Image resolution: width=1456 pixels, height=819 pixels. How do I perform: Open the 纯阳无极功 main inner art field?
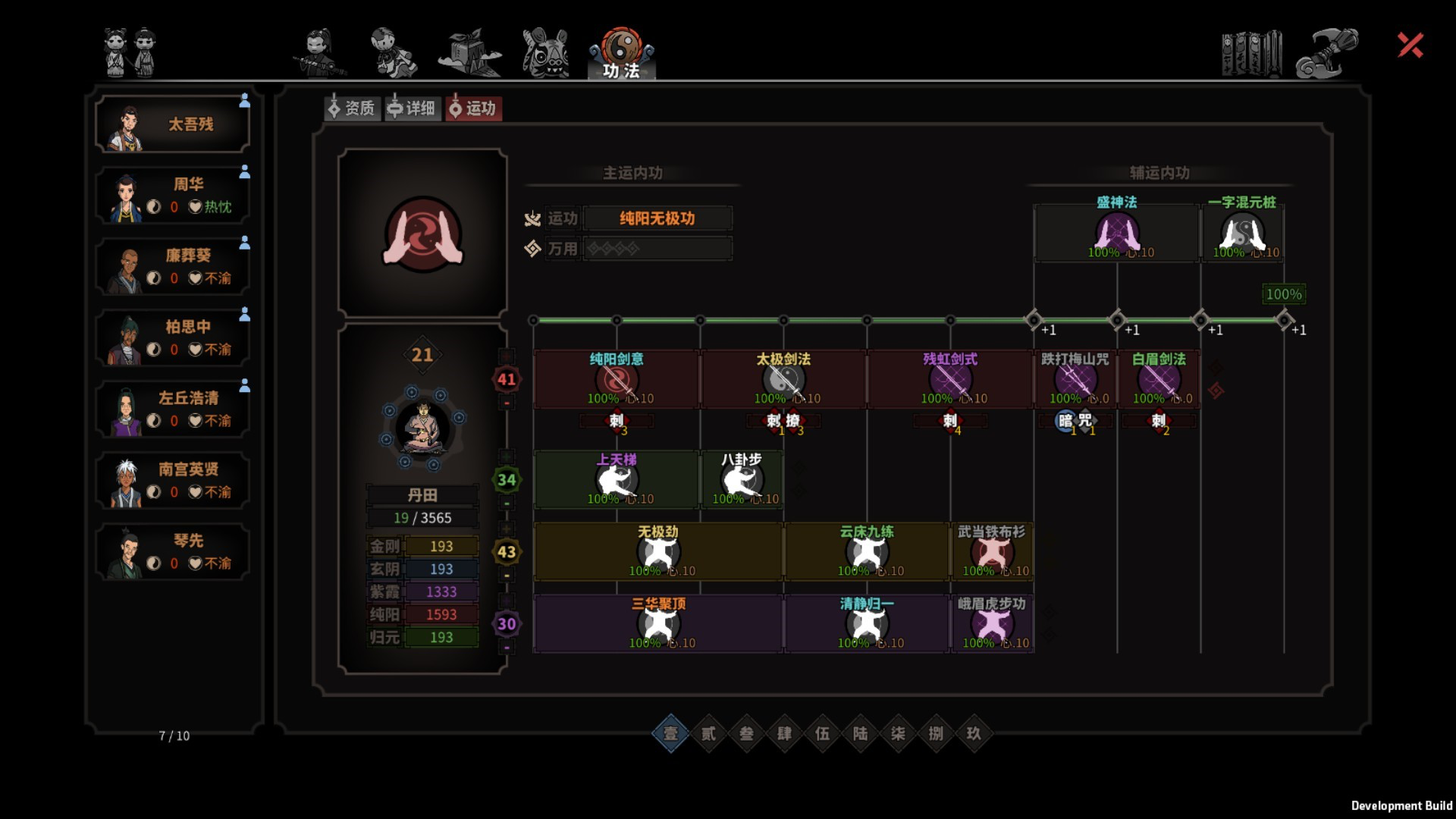pos(657,218)
